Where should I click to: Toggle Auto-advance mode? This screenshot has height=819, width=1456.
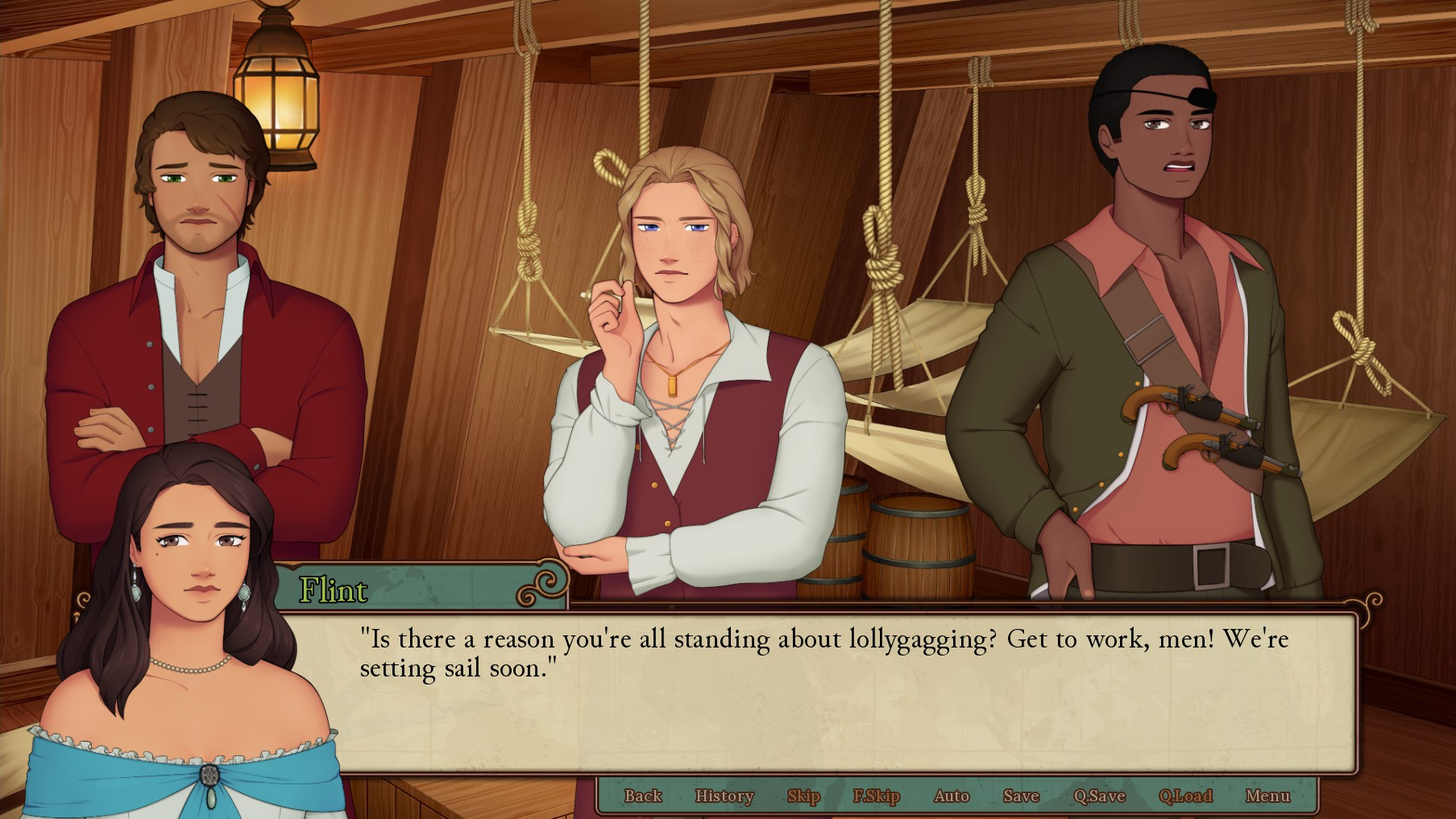click(951, 796)
